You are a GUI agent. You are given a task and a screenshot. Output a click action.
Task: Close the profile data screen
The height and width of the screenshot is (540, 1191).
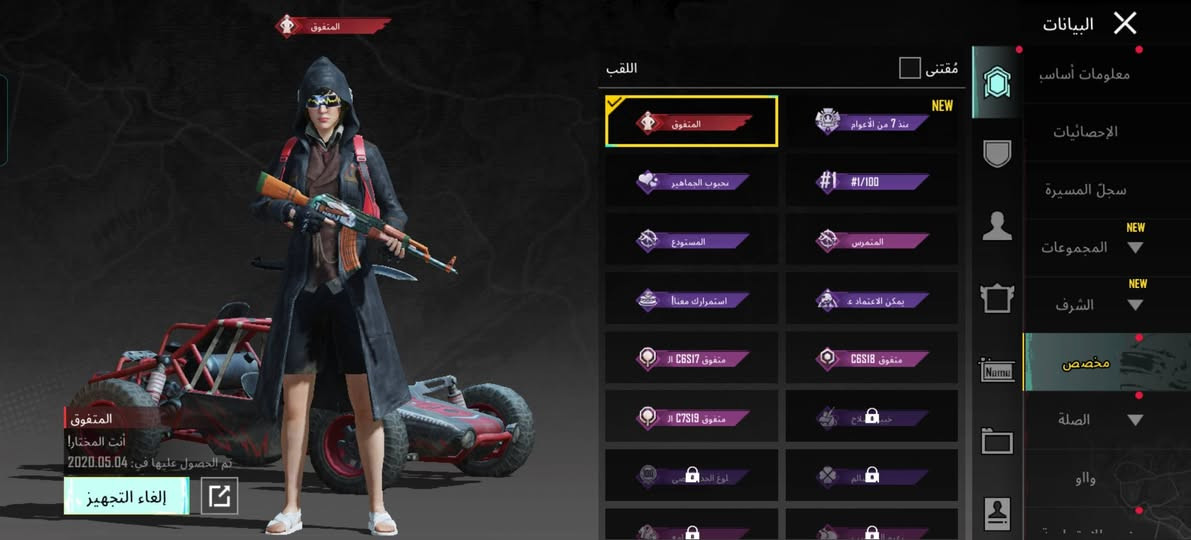tap(1125, 23)
